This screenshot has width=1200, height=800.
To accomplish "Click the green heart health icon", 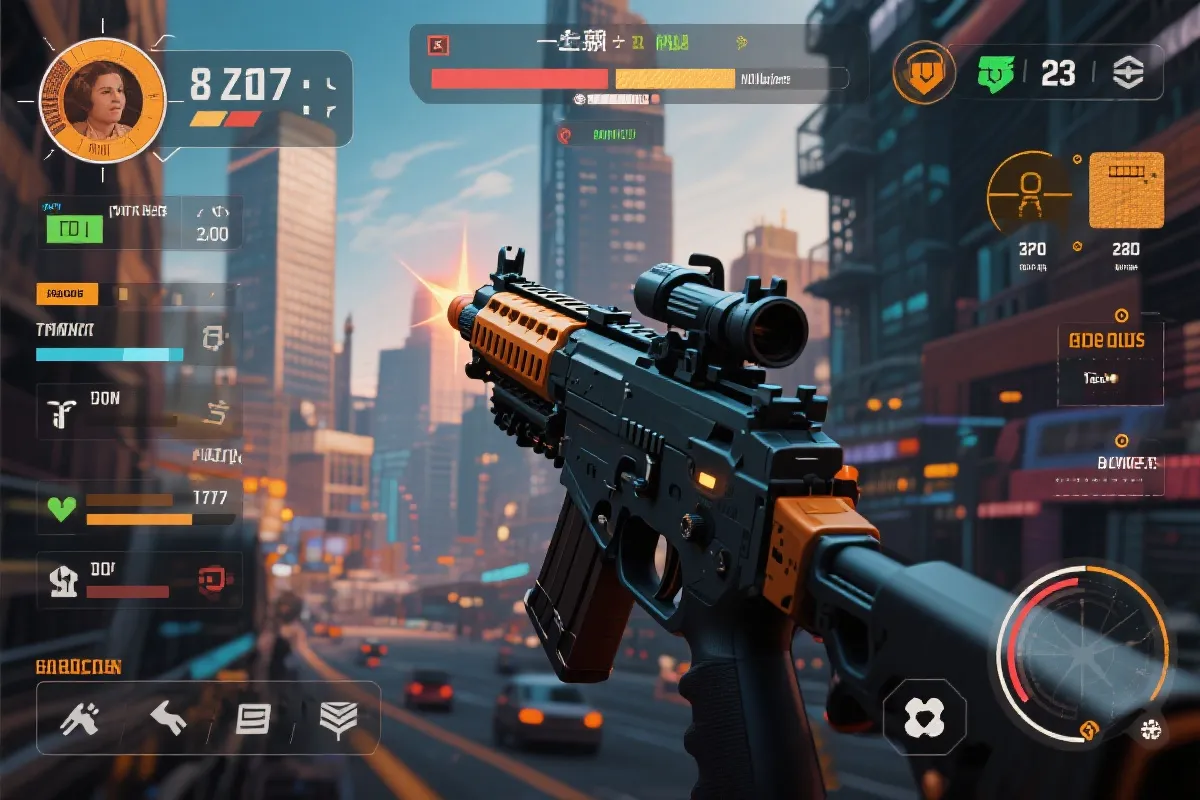I will pos(62,508).
